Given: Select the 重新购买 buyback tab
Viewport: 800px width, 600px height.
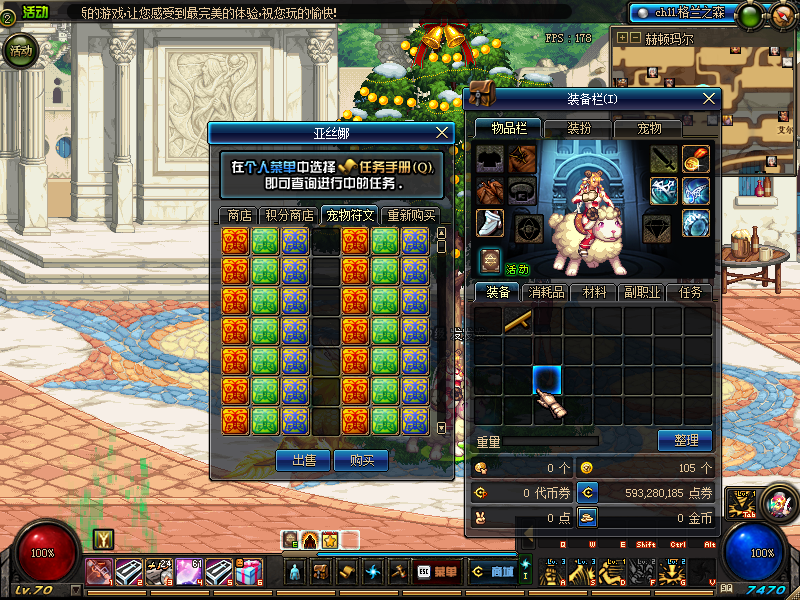Looking at the screenshot, I should click(411, 215).
